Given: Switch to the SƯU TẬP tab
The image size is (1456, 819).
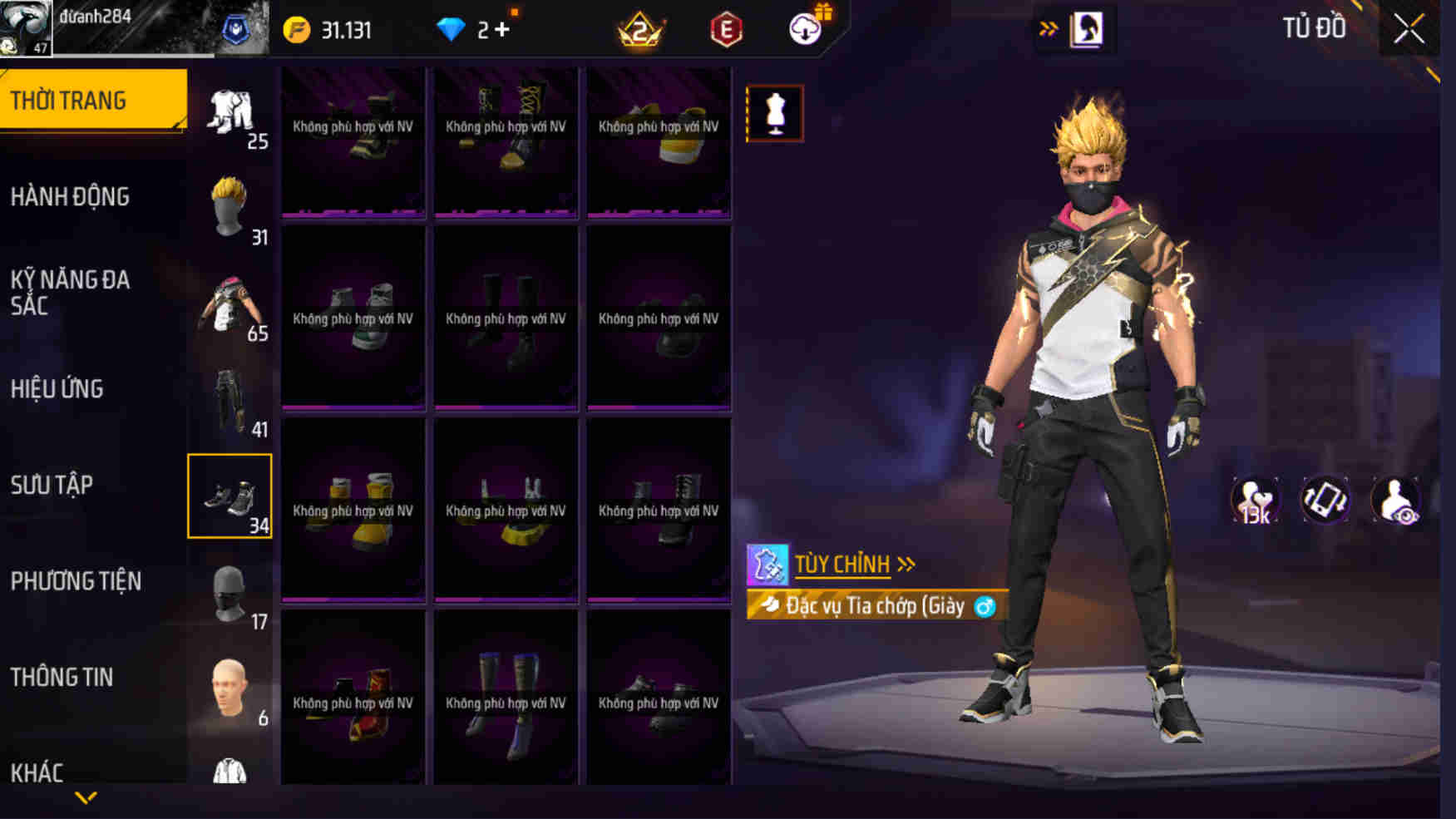Looking at the screenshot, I should point(53,486).
